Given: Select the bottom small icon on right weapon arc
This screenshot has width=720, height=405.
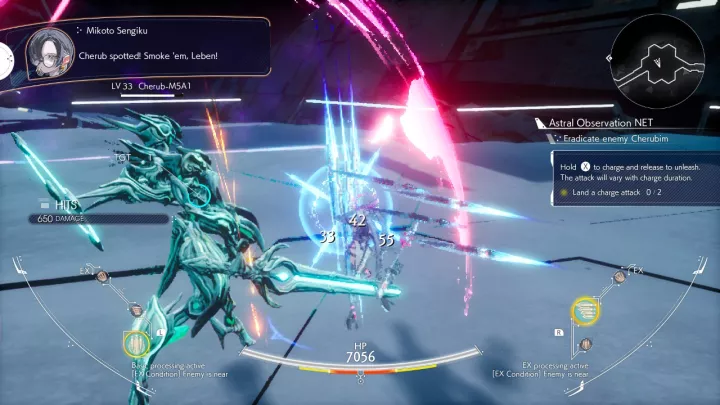Looking at the screenshot, I should (x=586, y=345).
